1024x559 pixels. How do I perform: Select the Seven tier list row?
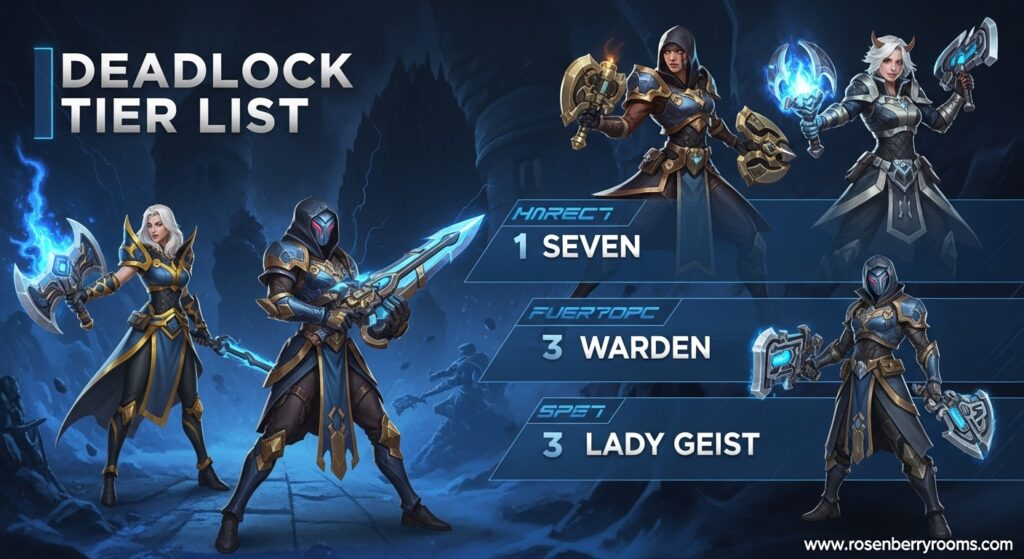click(590, 246)
